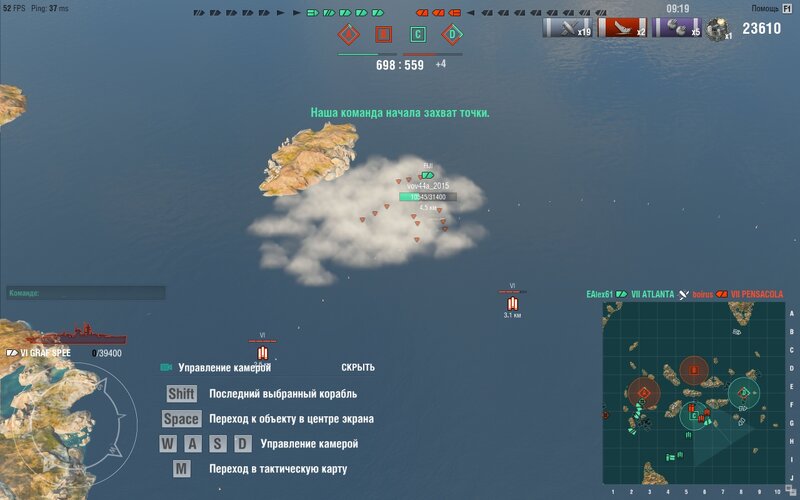800x500 pixels.
Task: Click the capture point C indicator at top
Action: [418, 35]
